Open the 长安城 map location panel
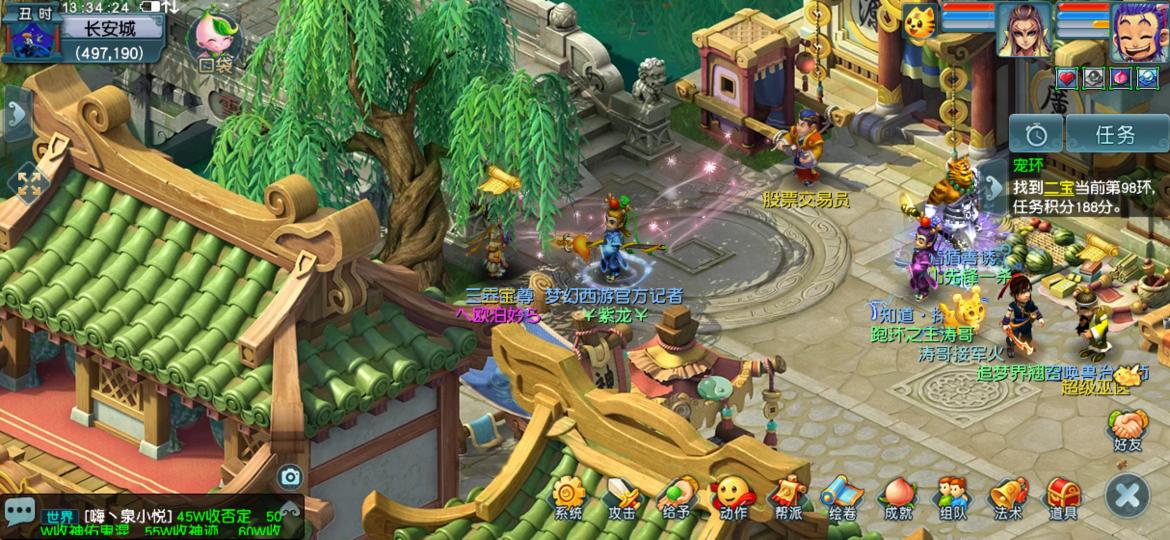This screenshot has width=1170, height=540. [110, 38]
